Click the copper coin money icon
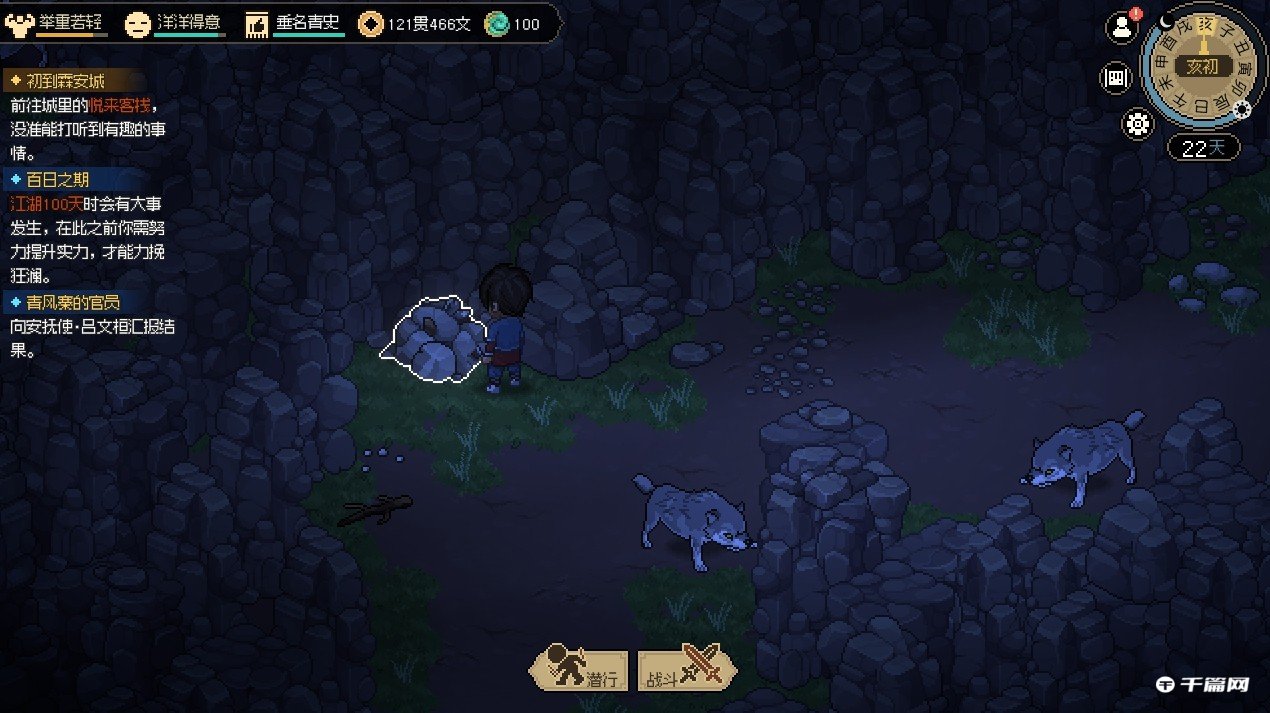 [371, 24]
